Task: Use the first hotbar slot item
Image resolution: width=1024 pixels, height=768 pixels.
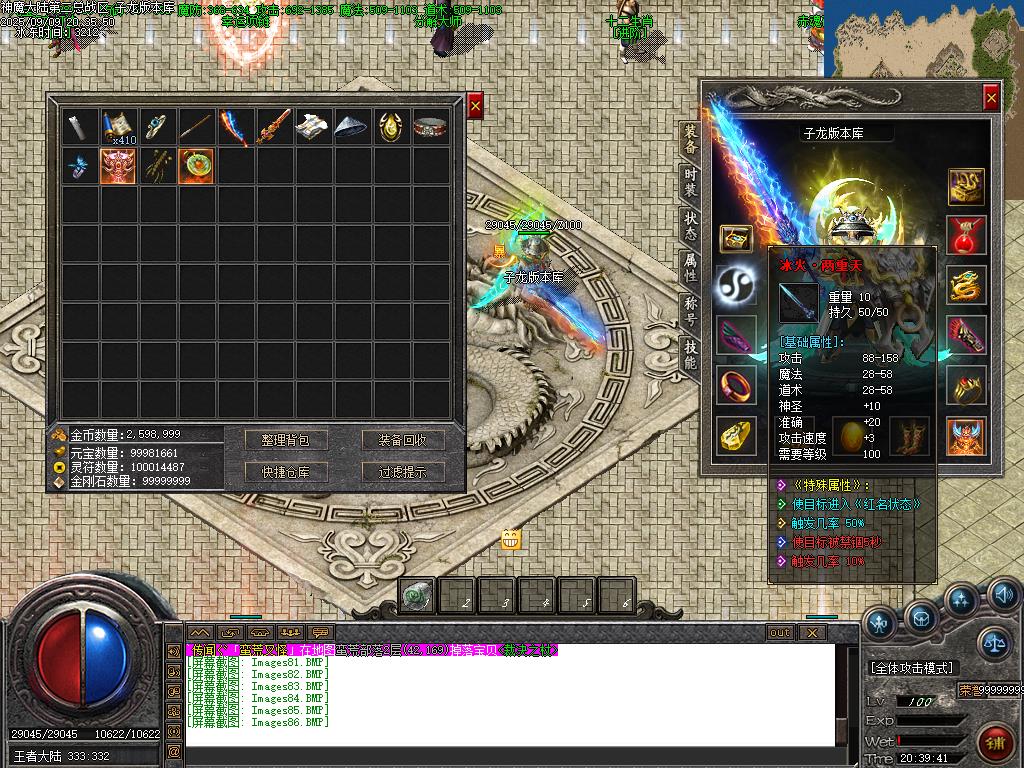Action: coord(416,596)
